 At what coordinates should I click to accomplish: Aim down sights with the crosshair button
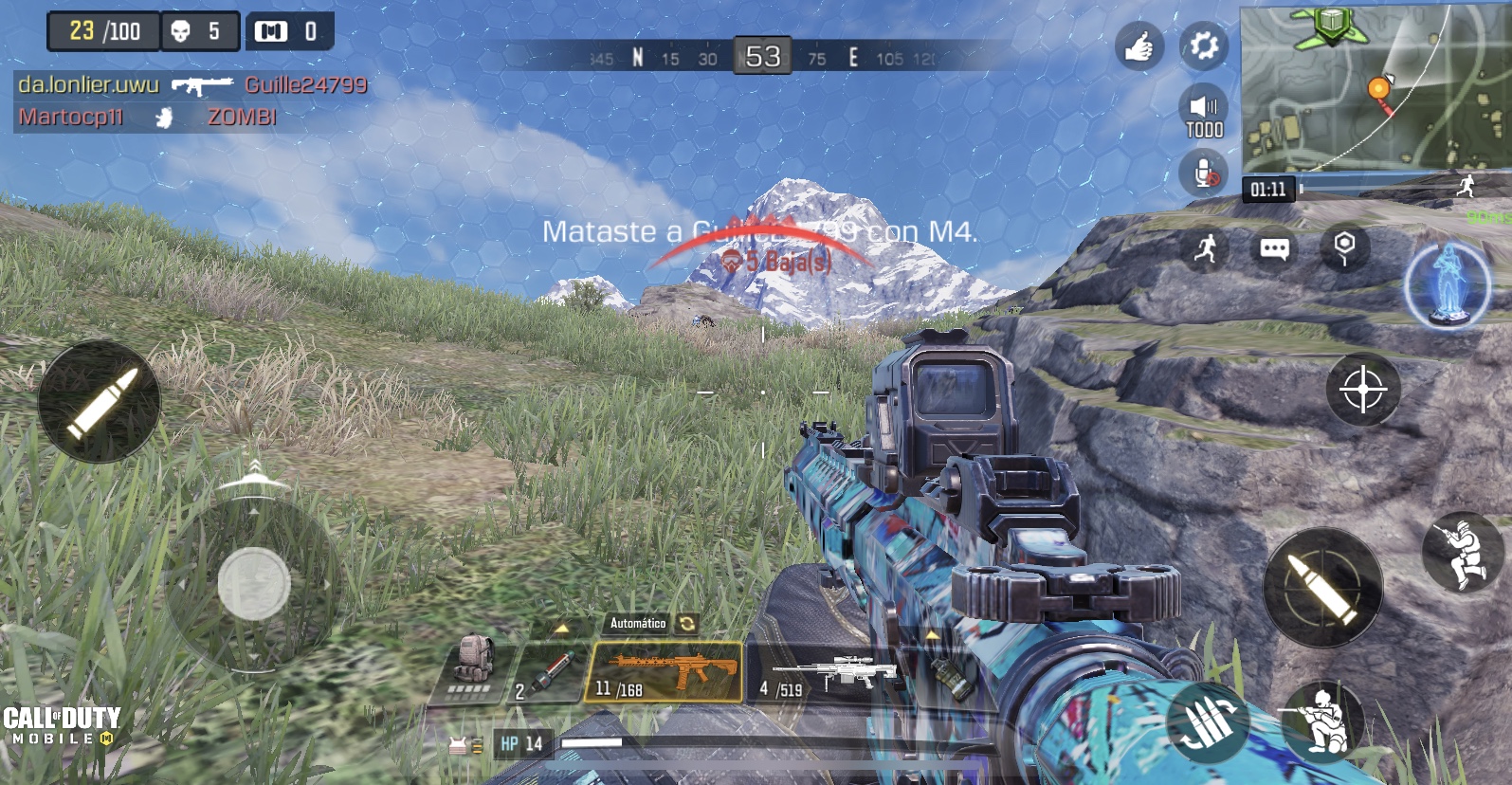tap(1363, 390)
